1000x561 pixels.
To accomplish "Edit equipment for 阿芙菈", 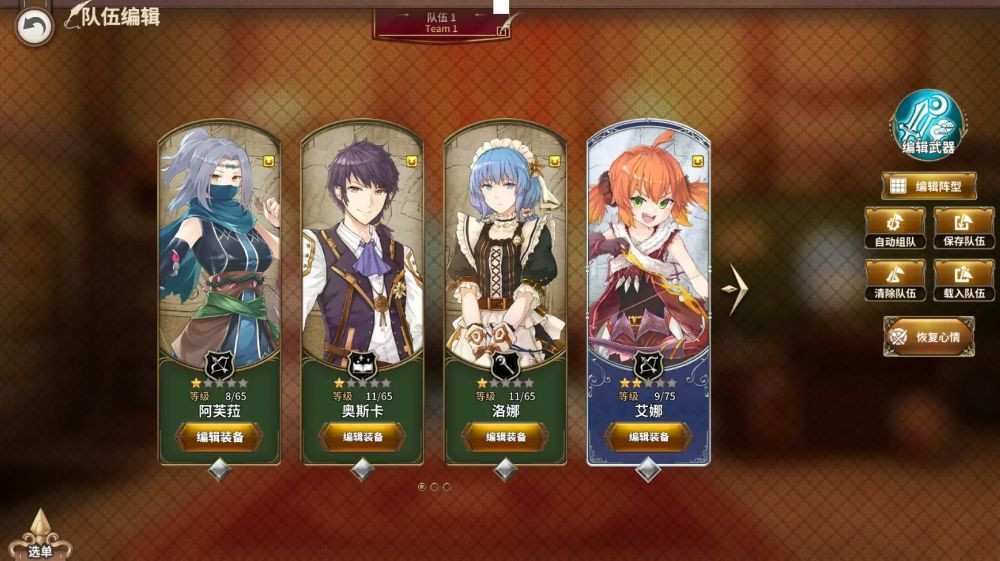I will pos(219,437).
